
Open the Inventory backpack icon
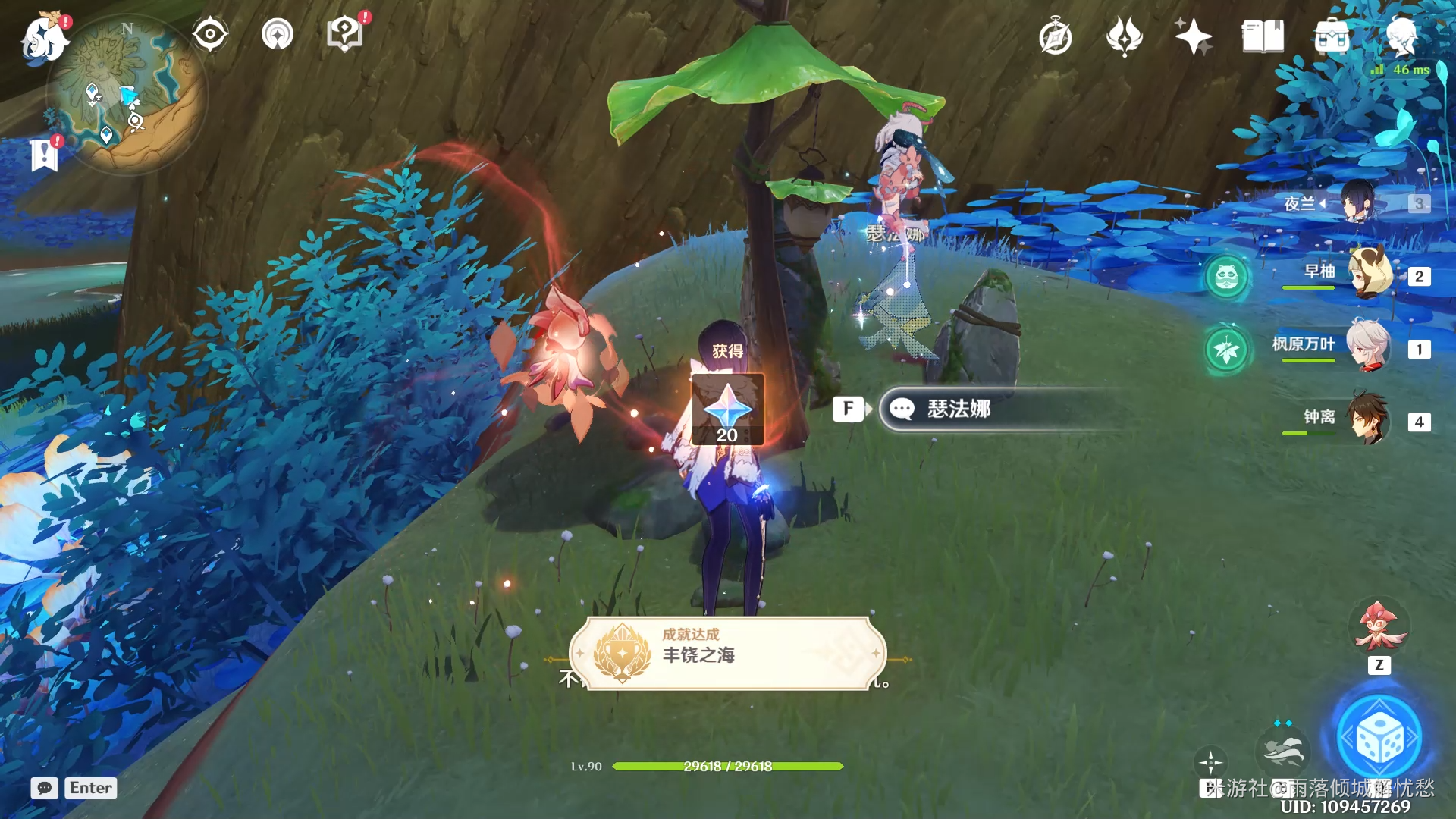pyautogui.click(x=1331, y=36)
